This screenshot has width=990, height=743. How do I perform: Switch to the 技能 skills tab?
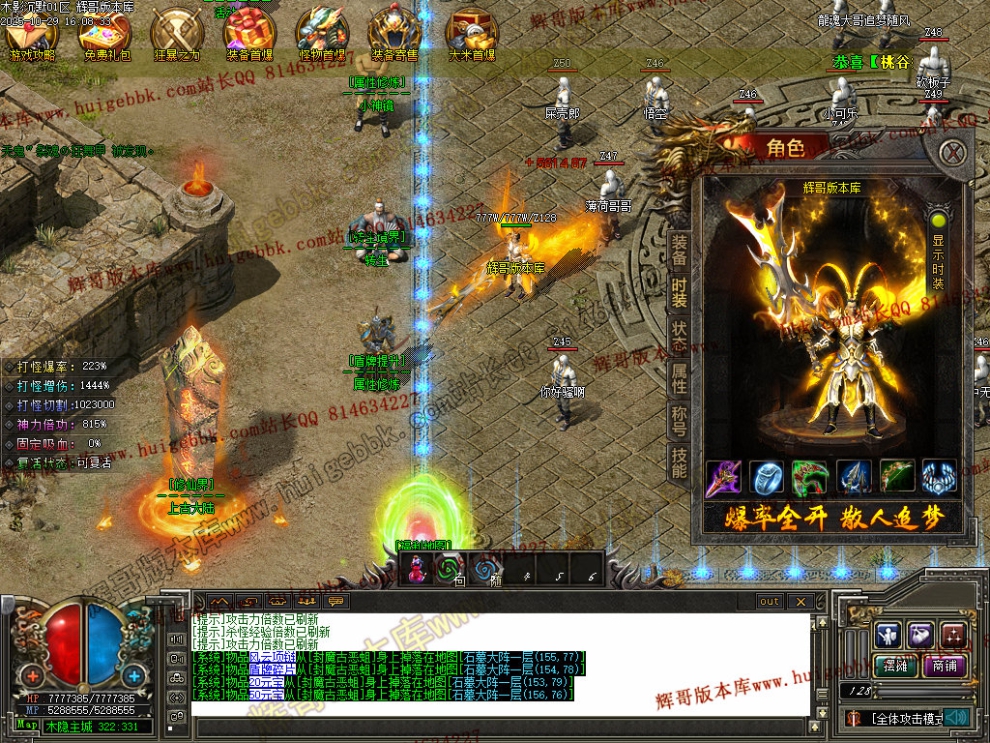[x=679, y=462]
